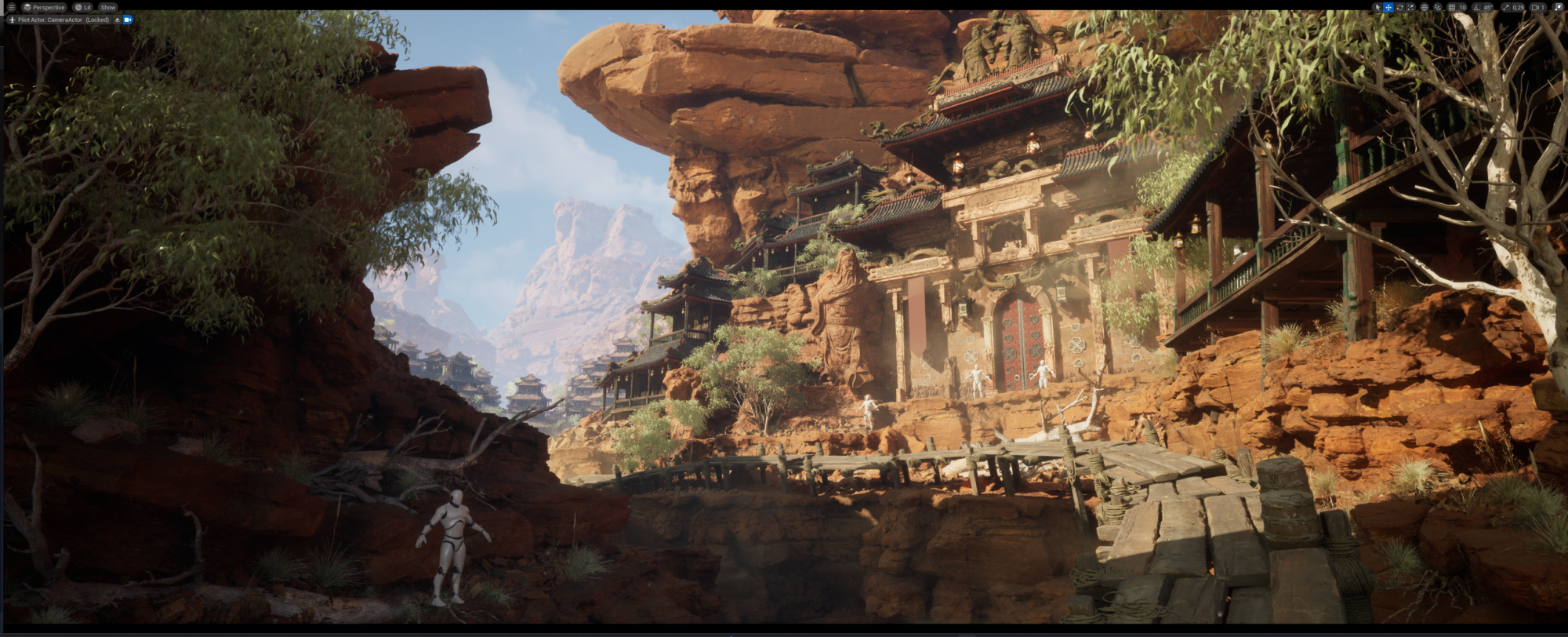The height and width of the screenshot is (637, 1568).
Task: Open the Perspective view dropdown
Action: (44, 7)
